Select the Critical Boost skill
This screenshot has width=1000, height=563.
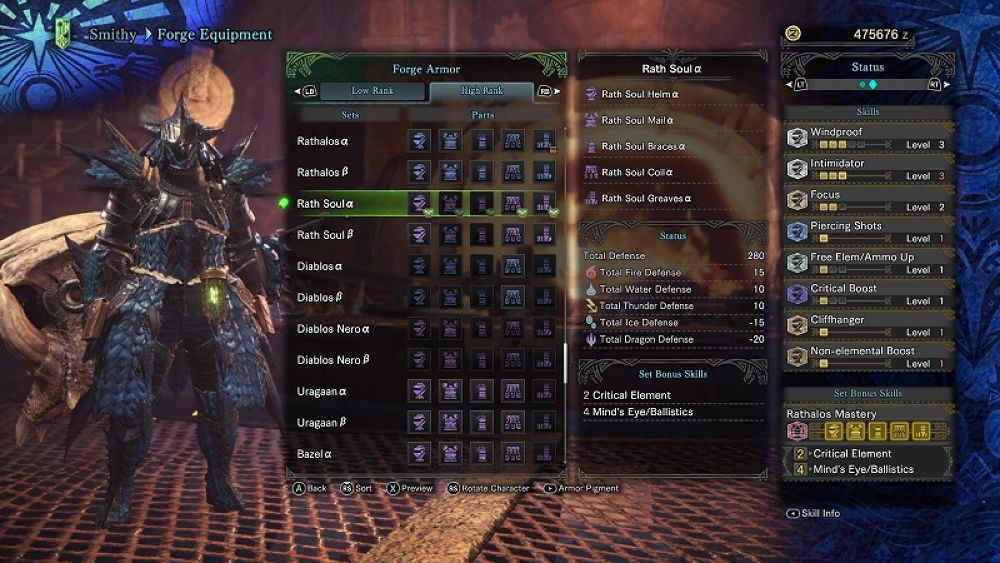coord(868,294)
